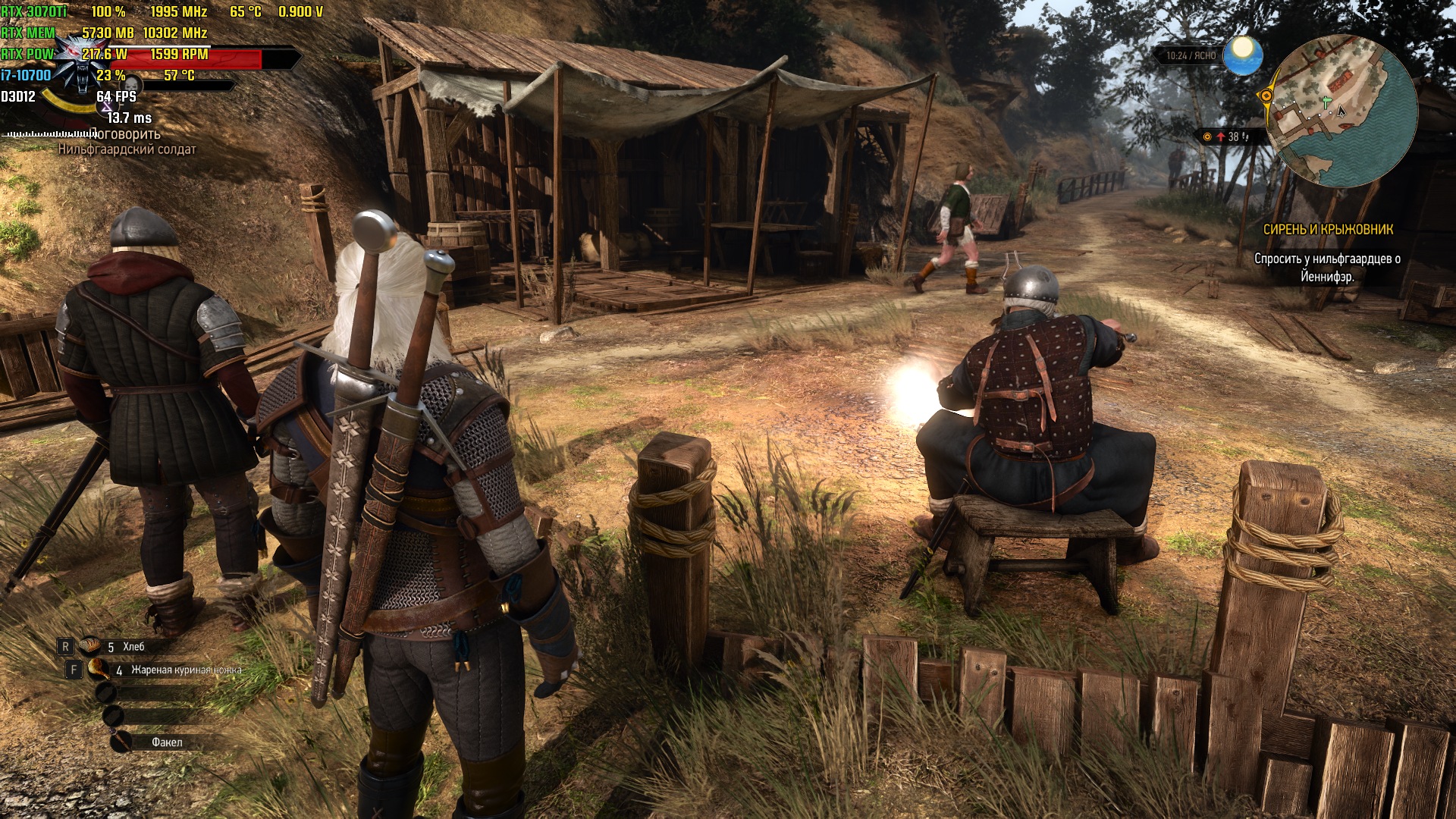Open the circular minimap
The width and height of the screenshot is (1456, 819).
(x=1341, y=111)
